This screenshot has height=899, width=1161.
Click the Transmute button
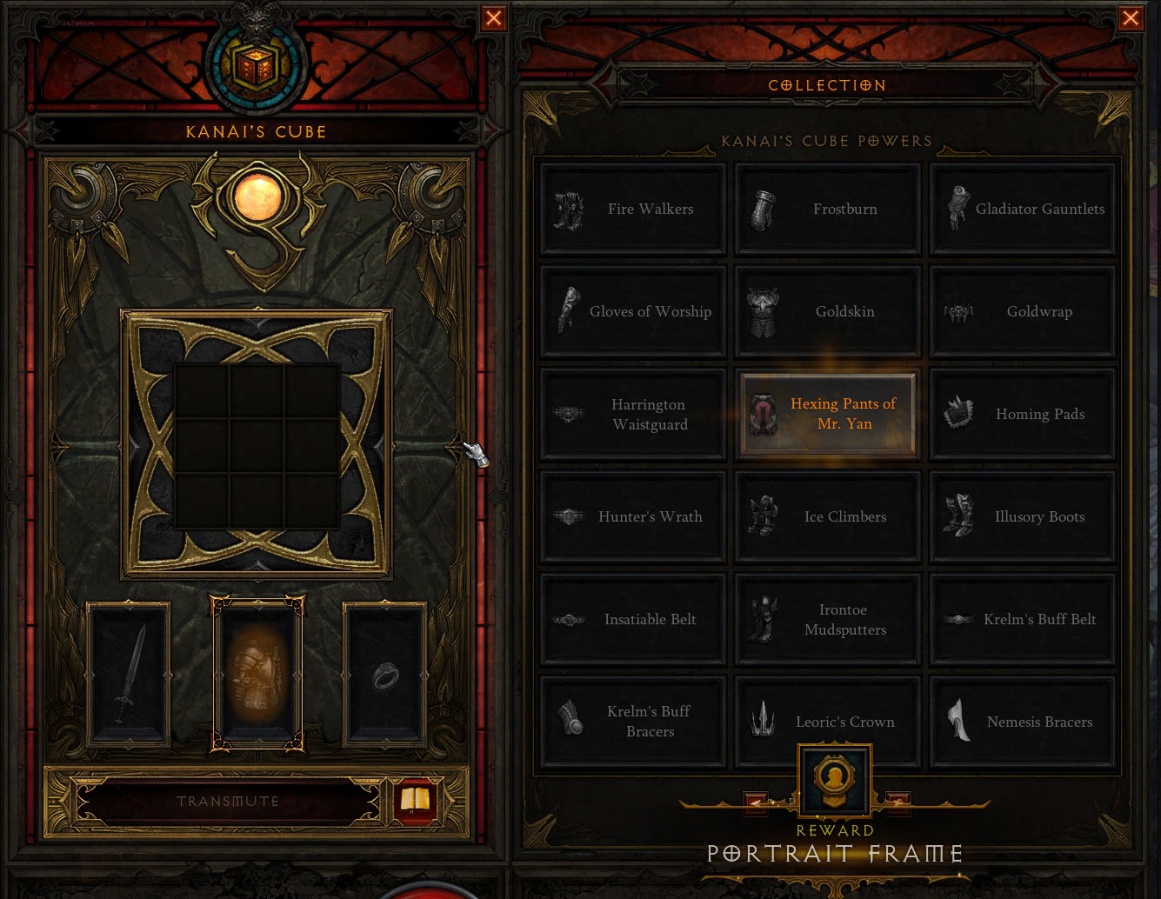coord(228,801)
